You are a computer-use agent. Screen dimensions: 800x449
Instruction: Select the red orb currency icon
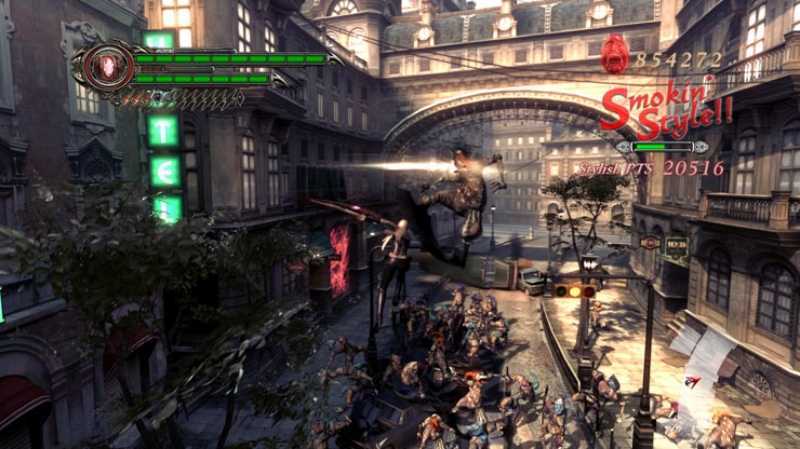click(615, 54)
